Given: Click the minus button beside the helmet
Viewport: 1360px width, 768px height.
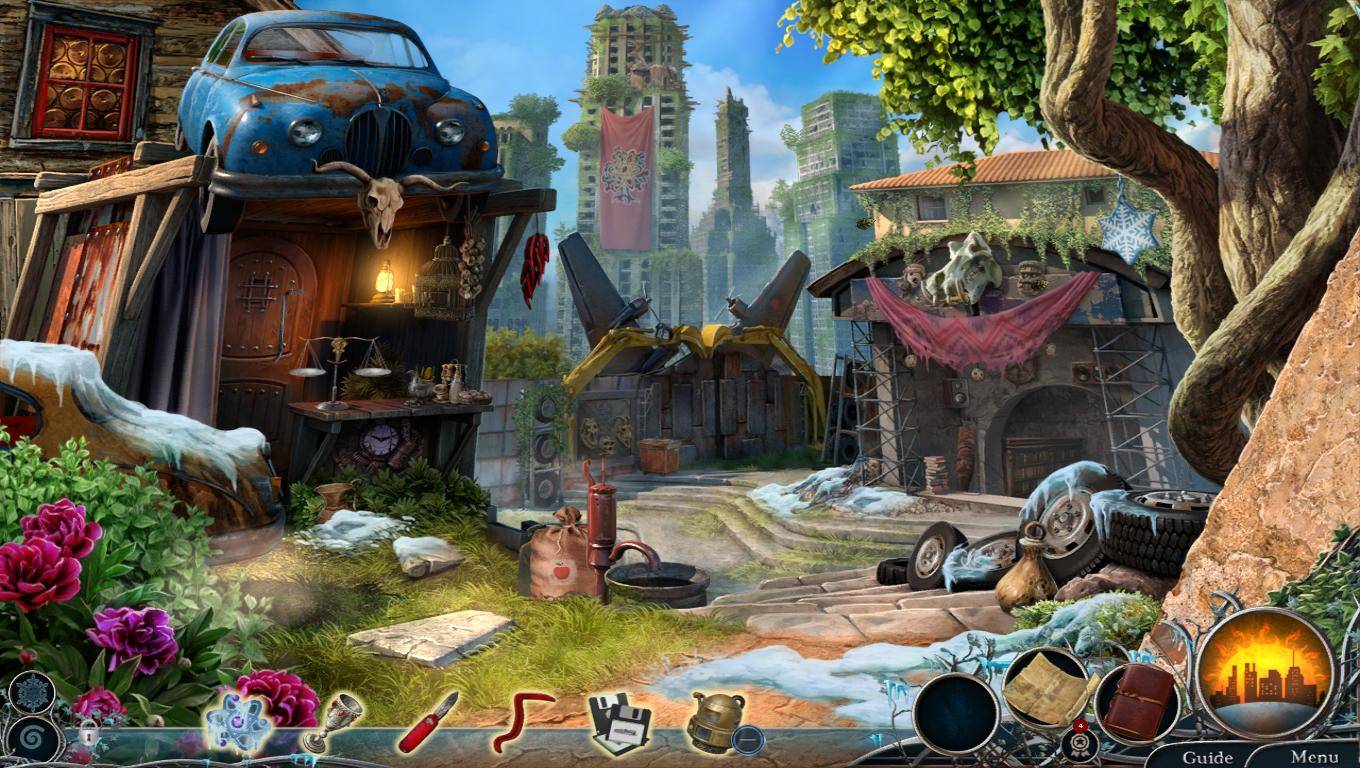Looking at the screenshot, I should coord(747,741).
